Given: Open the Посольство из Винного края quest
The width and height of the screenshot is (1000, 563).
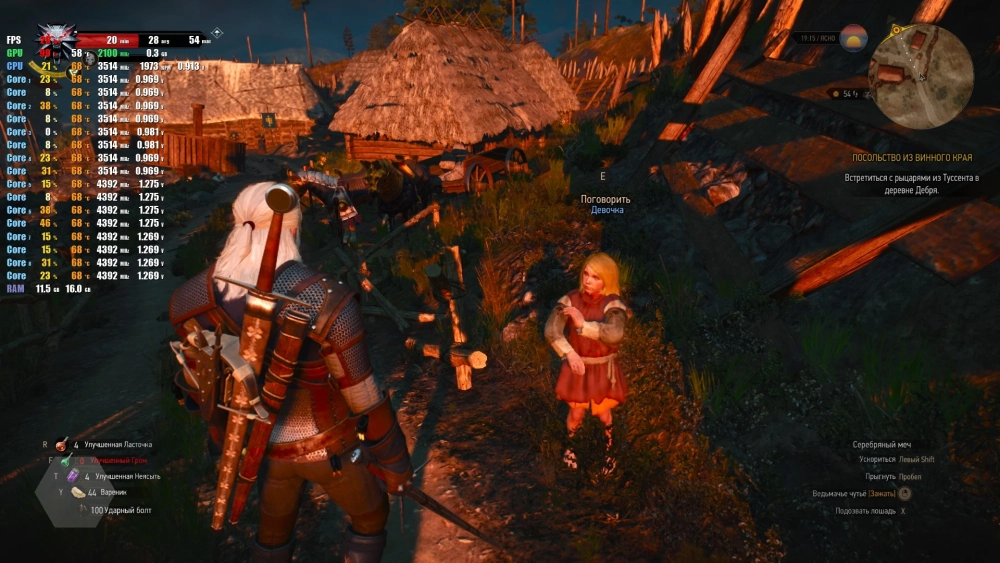Looking at the screenshot, I should (911, 158).
